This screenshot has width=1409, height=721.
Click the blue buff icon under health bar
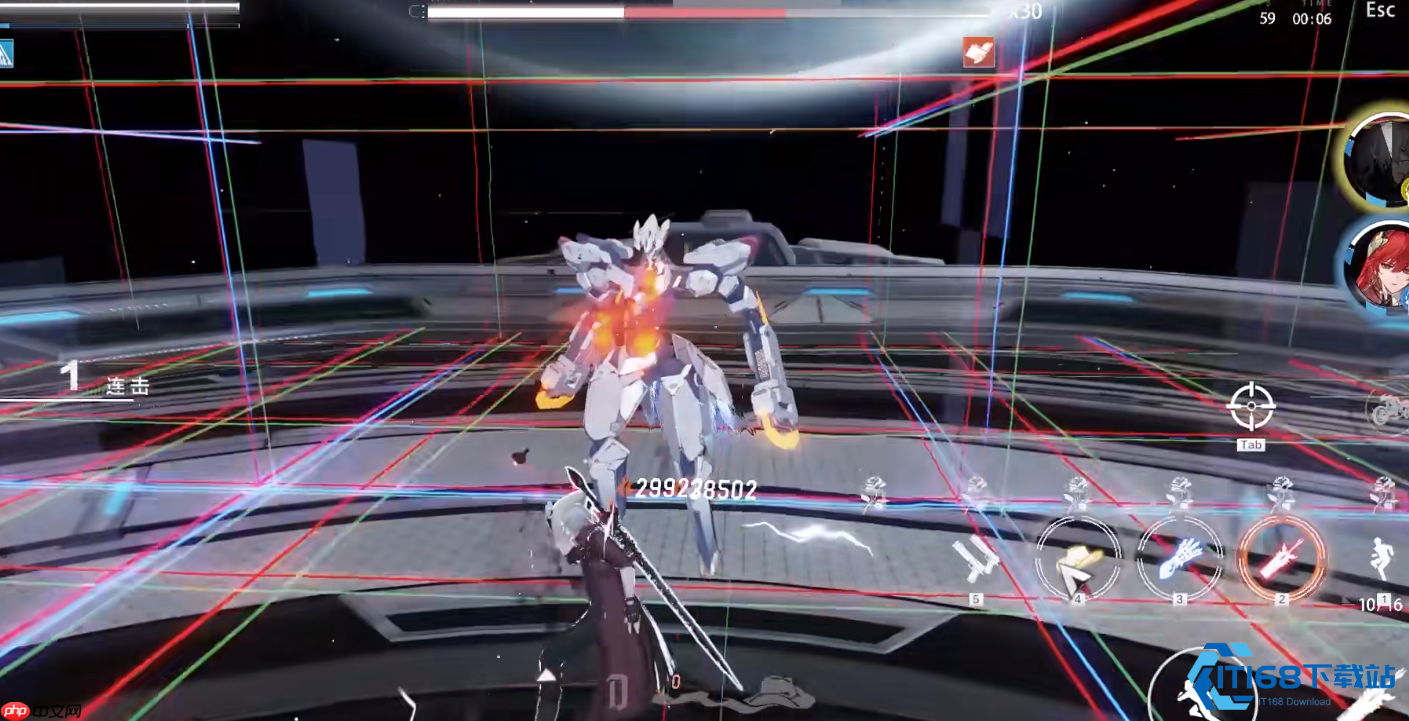7,53
